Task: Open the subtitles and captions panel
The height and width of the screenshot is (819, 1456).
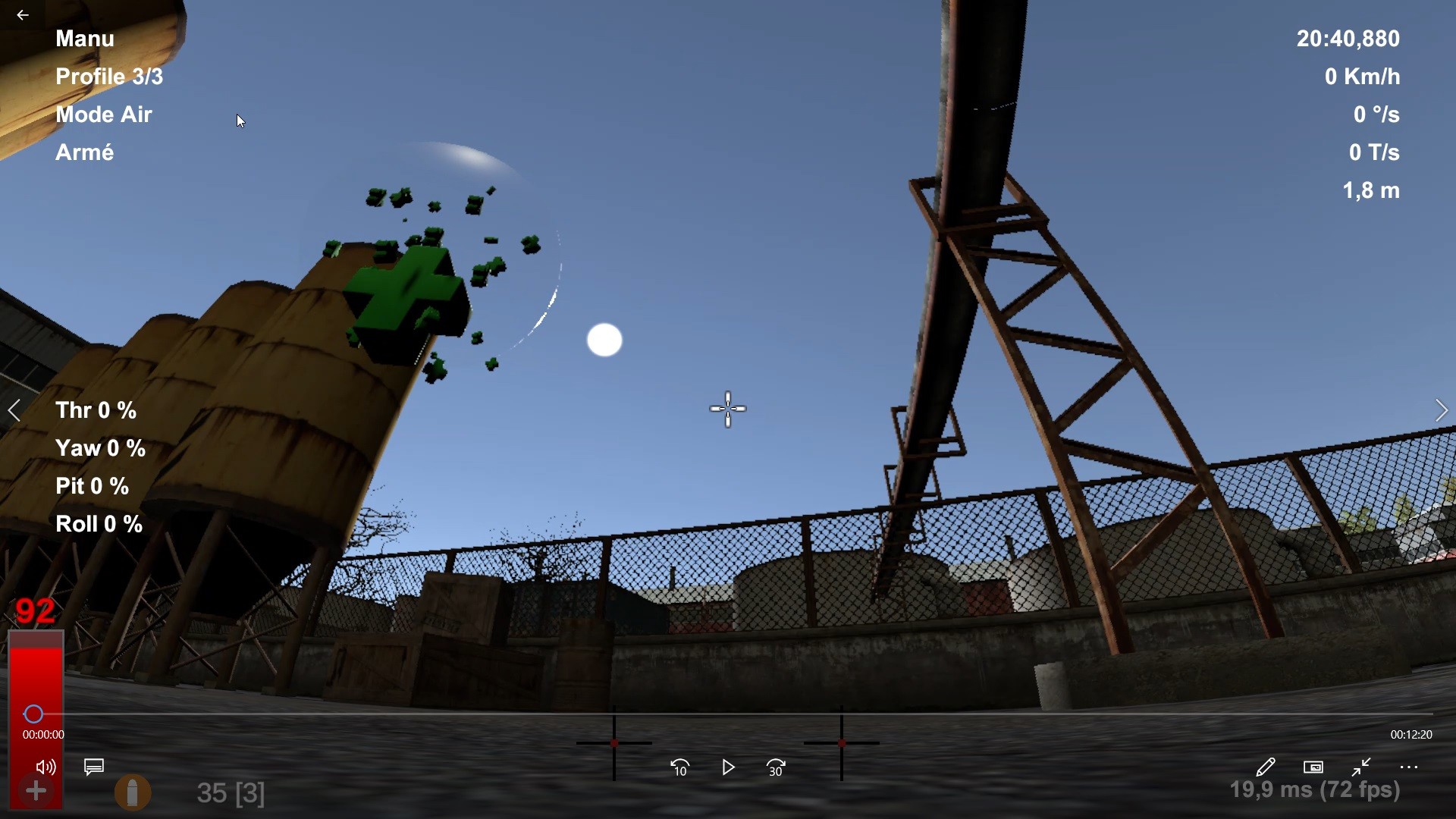Action: [93, 767]
